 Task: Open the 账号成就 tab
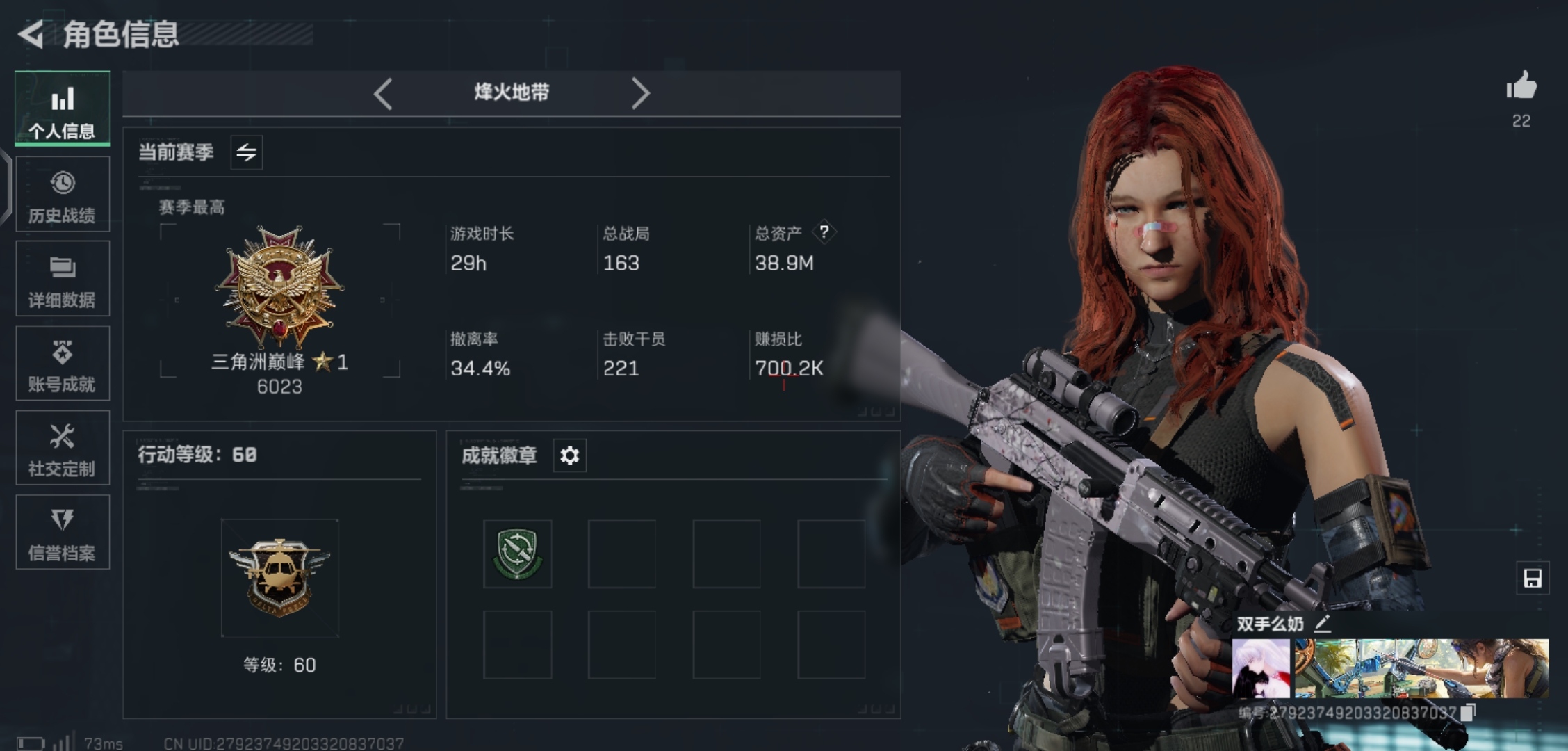pyautogui.click(x=63, y=364)
